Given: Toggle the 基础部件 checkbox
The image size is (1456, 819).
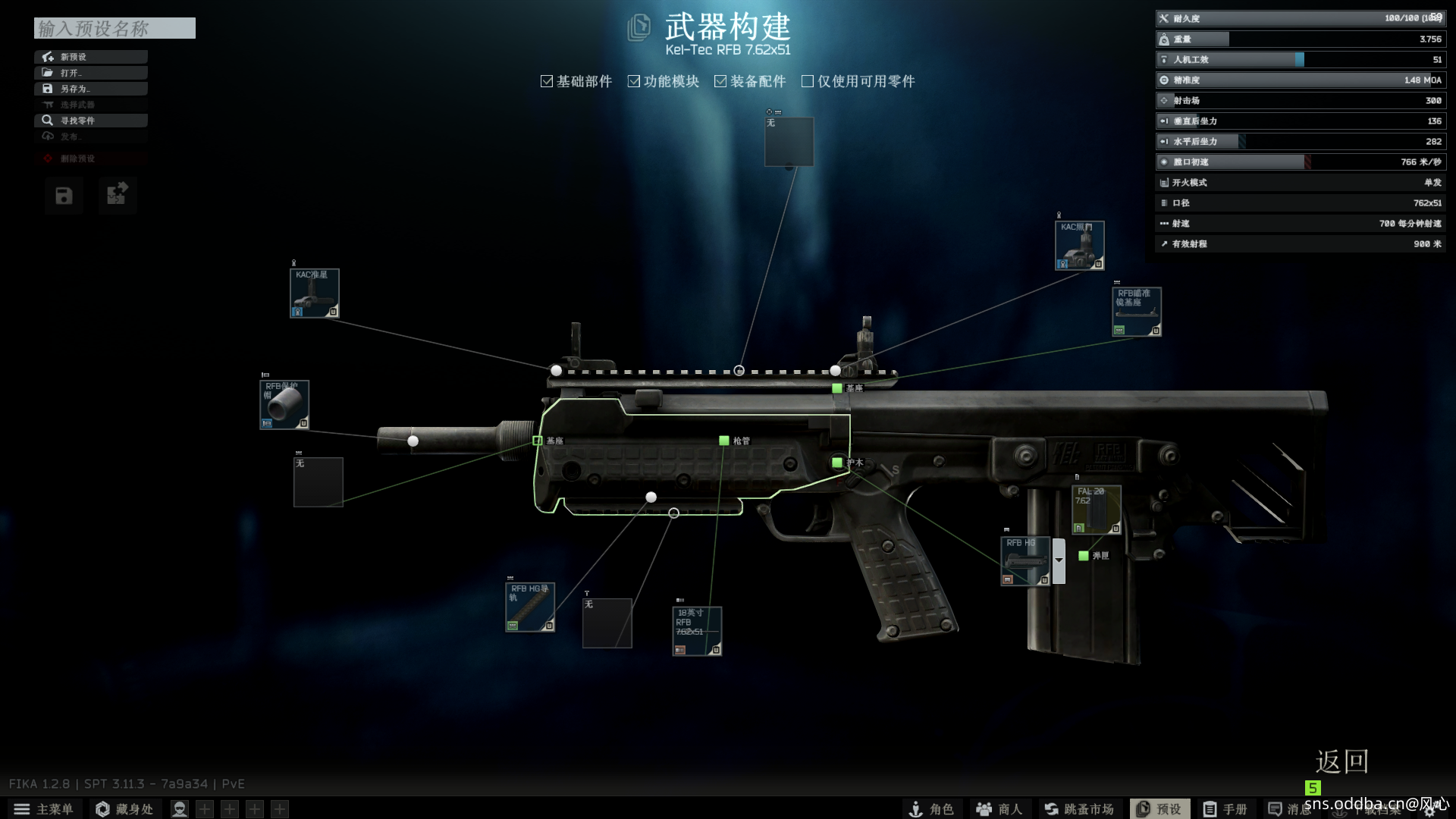Looking at the screenshot, I should (x=547, y=81).
